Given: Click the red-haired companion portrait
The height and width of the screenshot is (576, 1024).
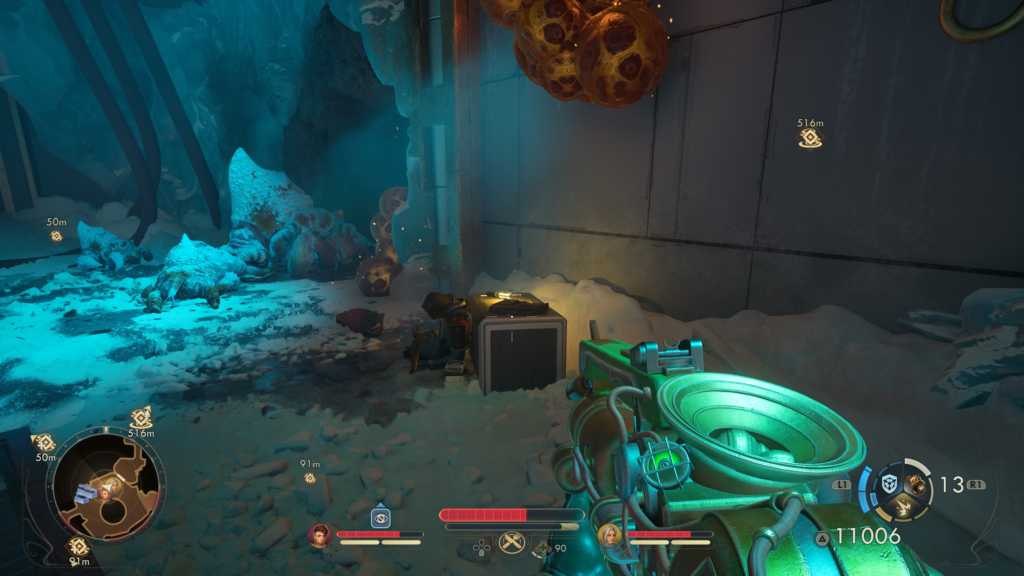Looking at the screenshot, I should coord(320,535).
